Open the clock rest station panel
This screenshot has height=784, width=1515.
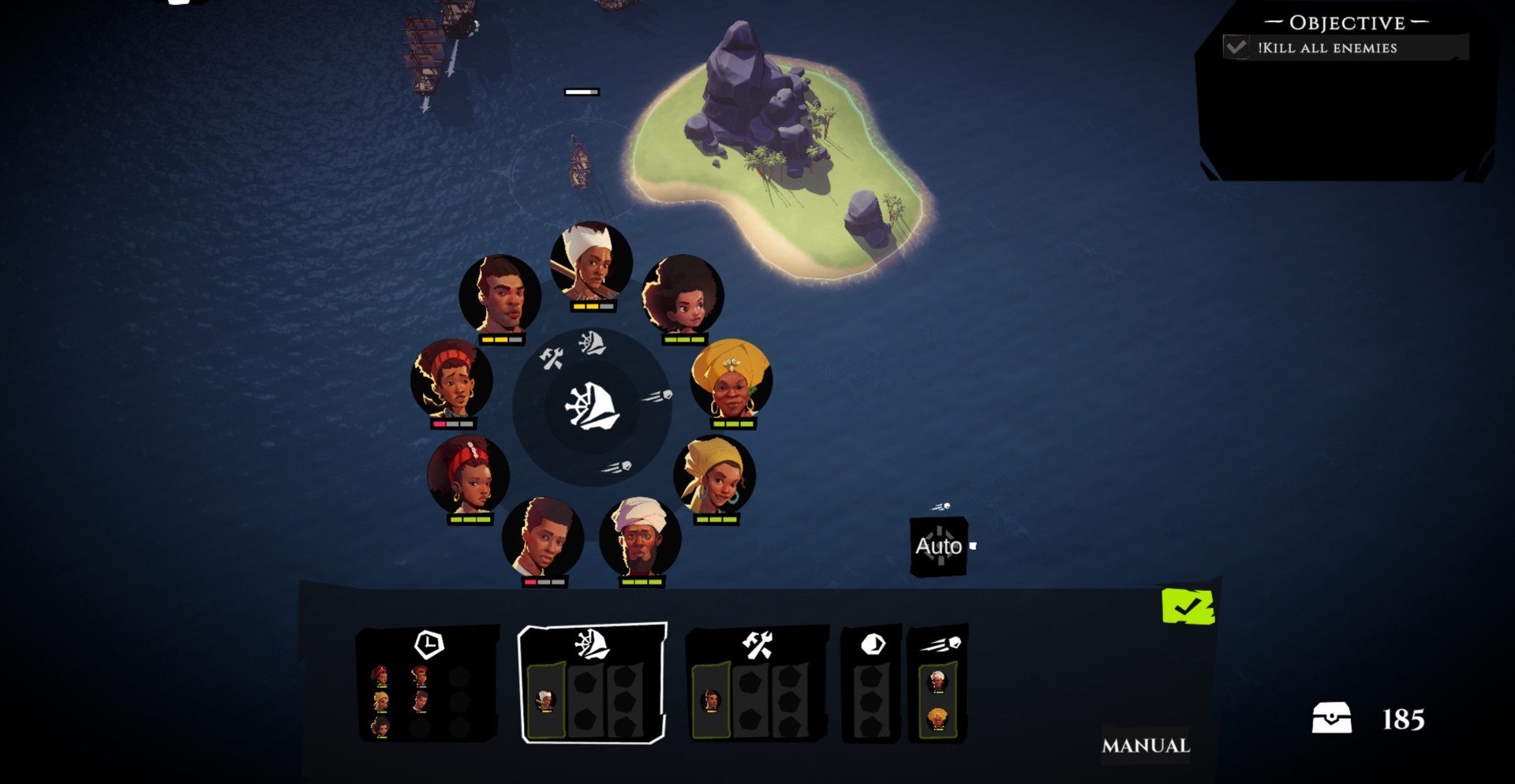point(427,683)
